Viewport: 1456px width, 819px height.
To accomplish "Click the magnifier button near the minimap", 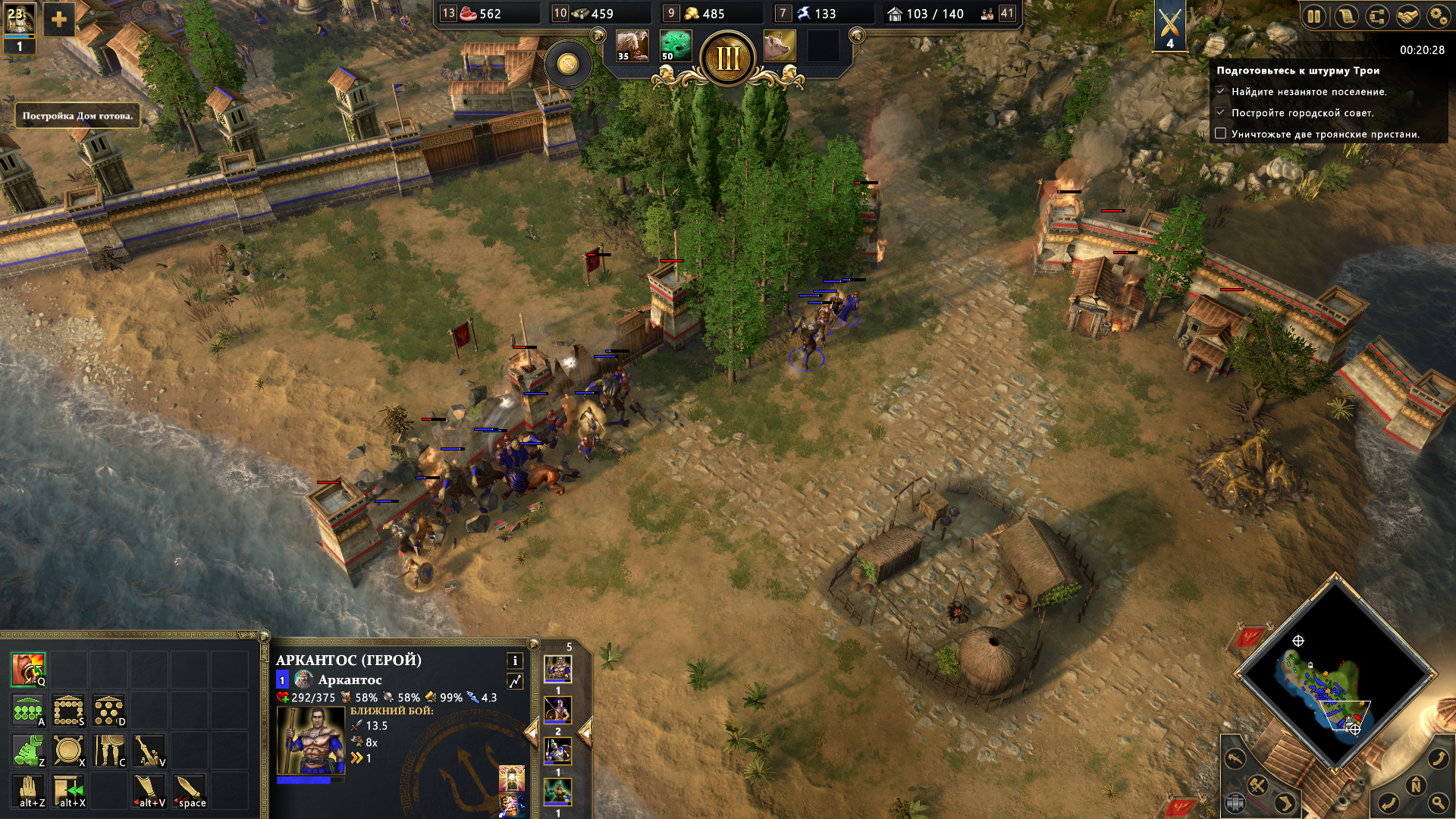I will (x=1439, y=802).
